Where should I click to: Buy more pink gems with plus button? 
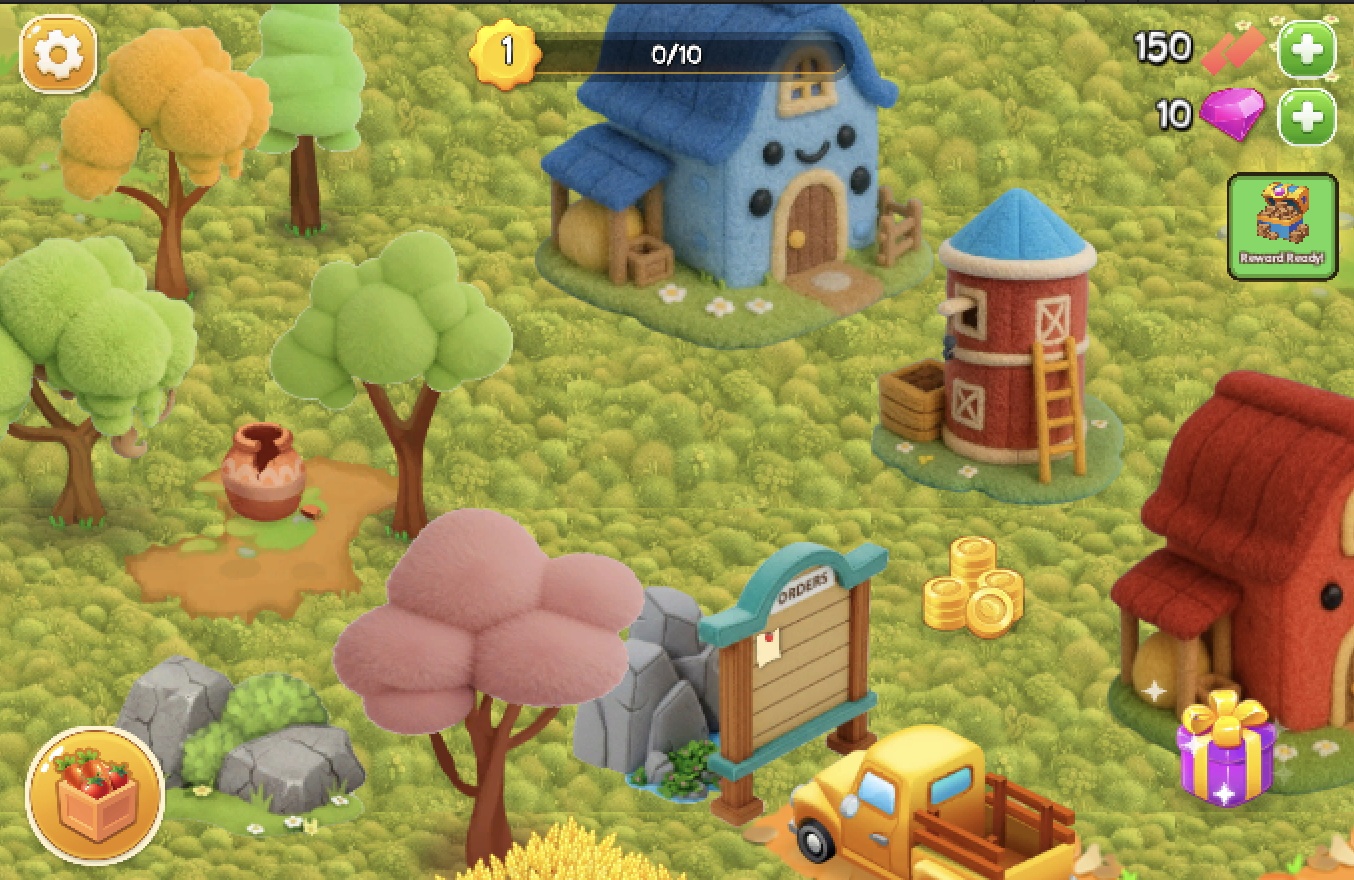click(x=1307, y=117)
